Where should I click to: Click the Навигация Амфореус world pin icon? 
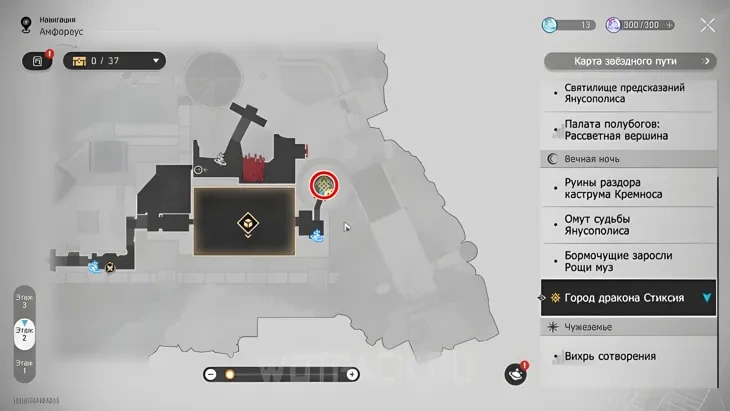(x=25, y=26)
